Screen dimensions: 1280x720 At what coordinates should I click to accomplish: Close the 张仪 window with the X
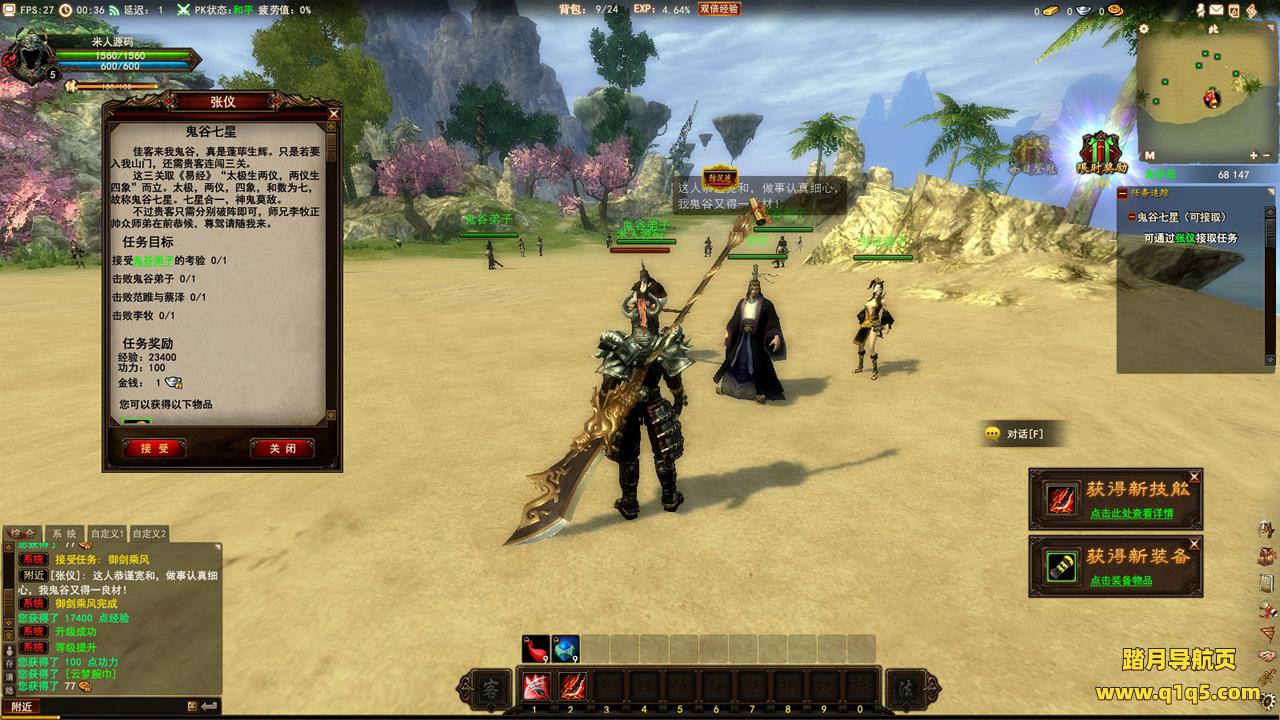(x=334, y=114)
